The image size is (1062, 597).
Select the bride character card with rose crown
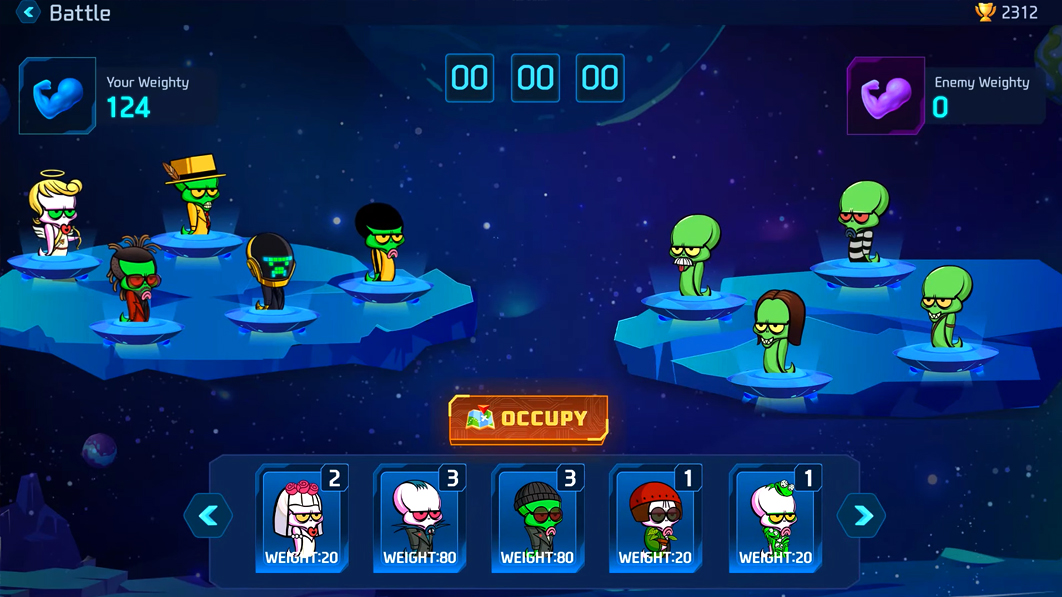(302, 520)
